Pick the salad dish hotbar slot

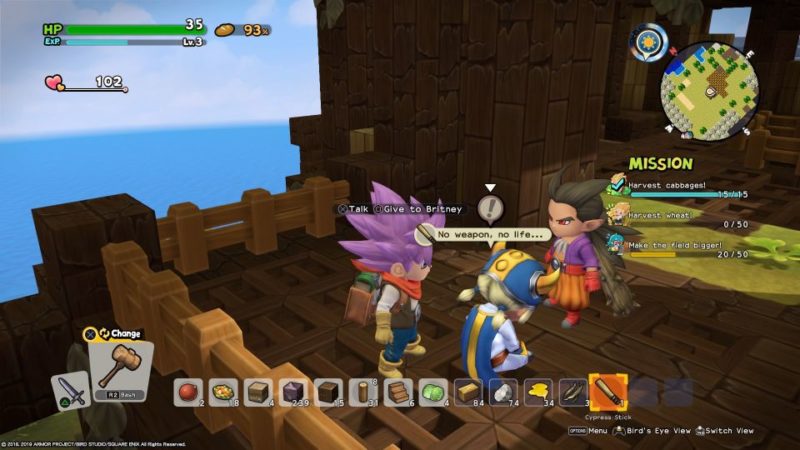pos(222,391)
